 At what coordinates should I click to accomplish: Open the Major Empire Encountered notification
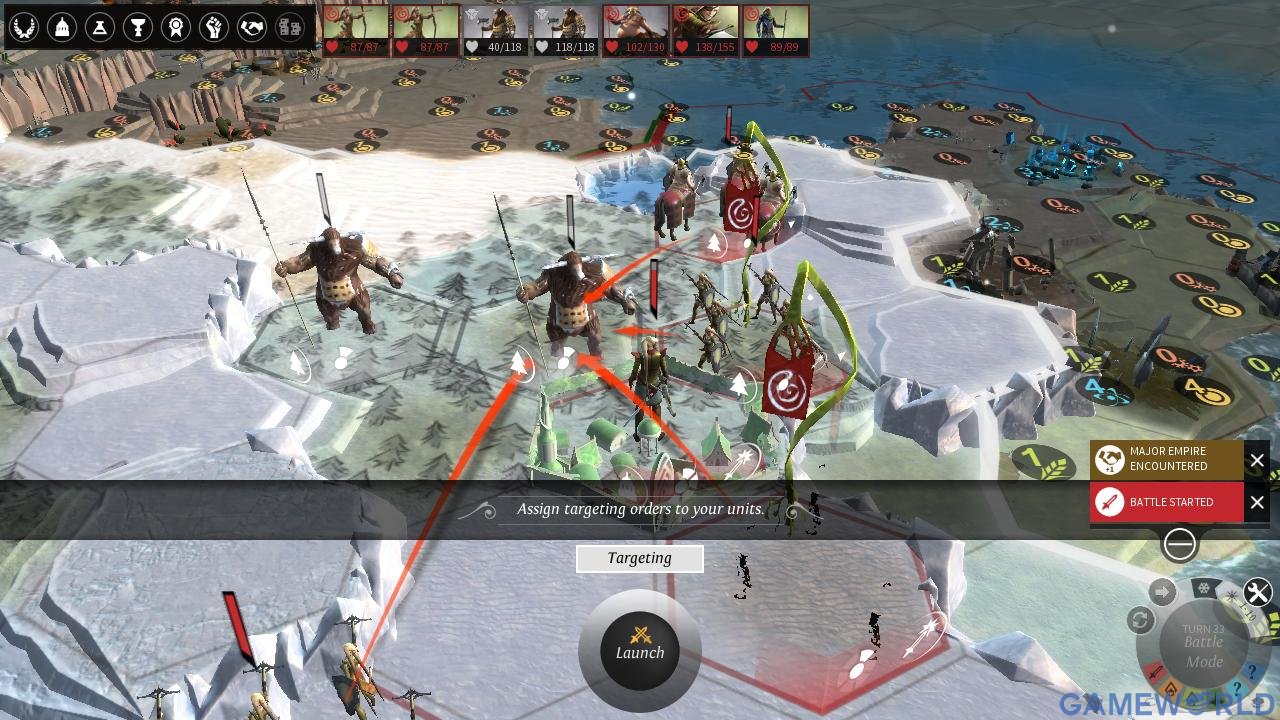coord(1167,460)
